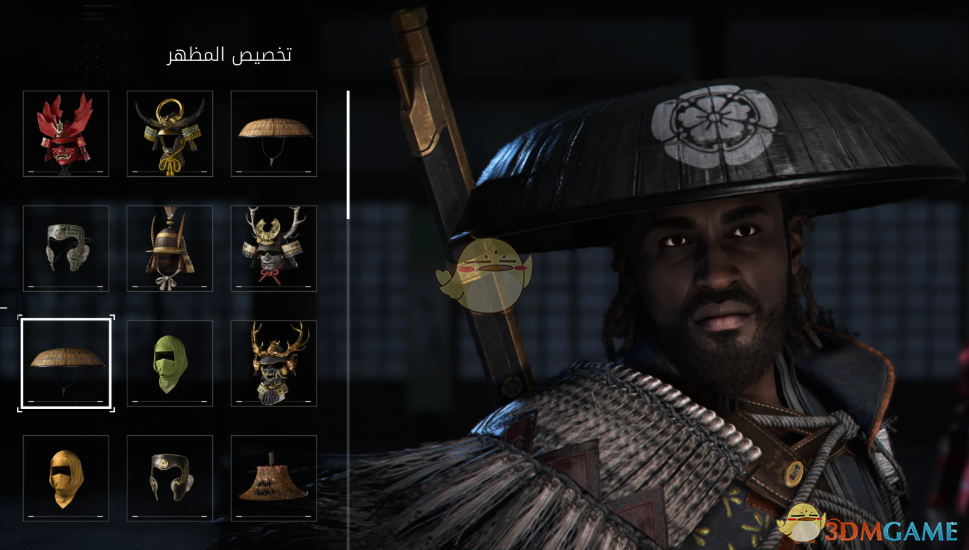Click the headgear list scrollbar
Screen dimensions: 969x550
pyautogui.click(x=348, y=155)
